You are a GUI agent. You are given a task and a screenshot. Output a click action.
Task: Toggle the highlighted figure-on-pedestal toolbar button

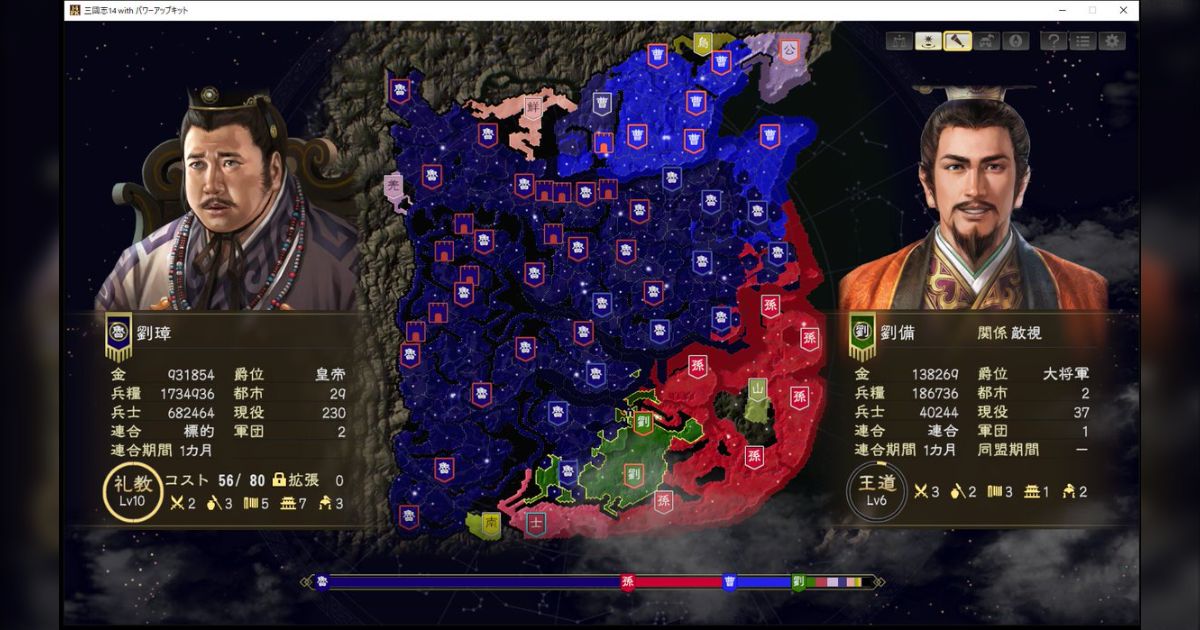pyautogui.click(x=928, y=42)
